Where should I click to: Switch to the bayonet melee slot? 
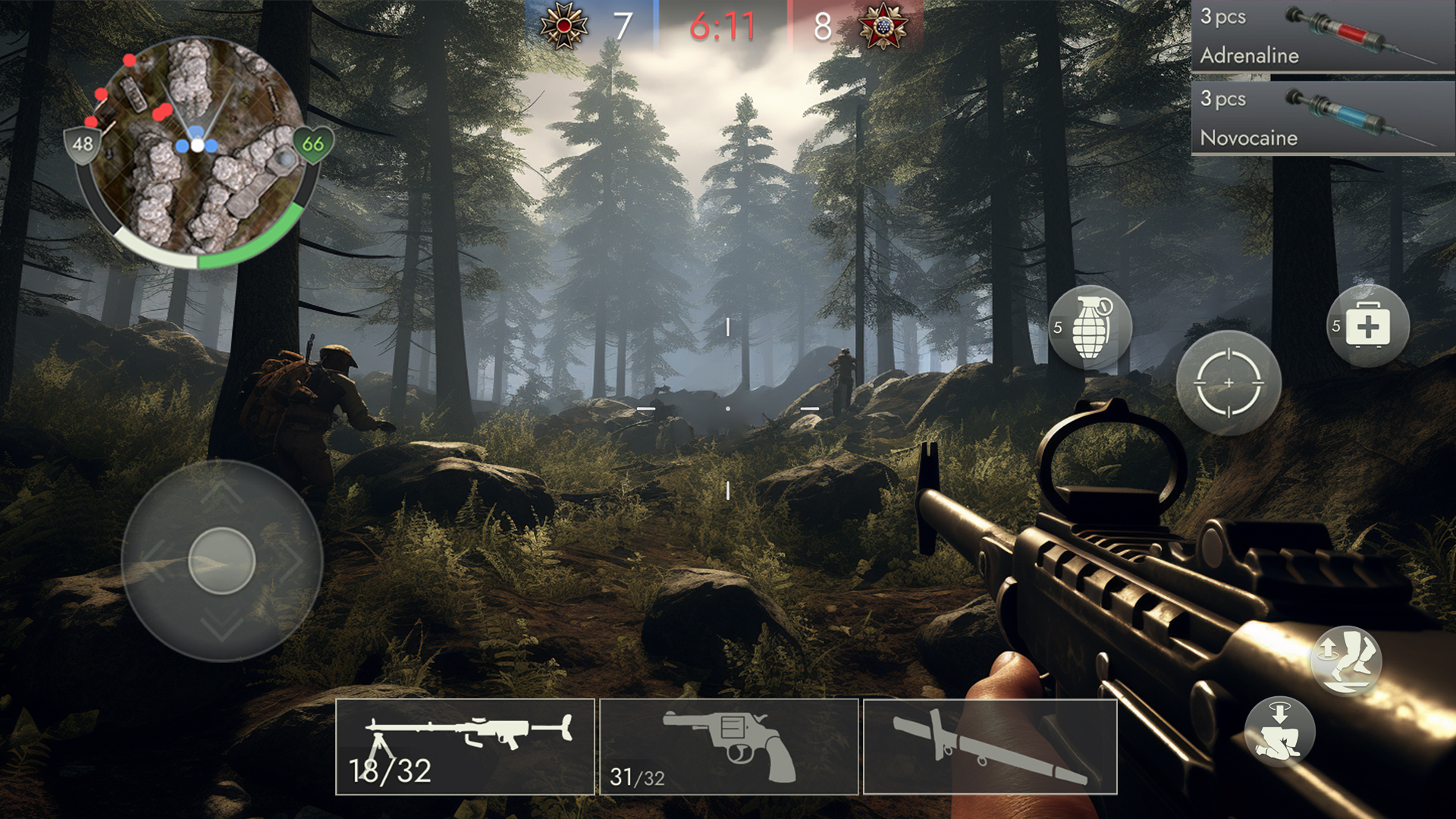point(990,747)
